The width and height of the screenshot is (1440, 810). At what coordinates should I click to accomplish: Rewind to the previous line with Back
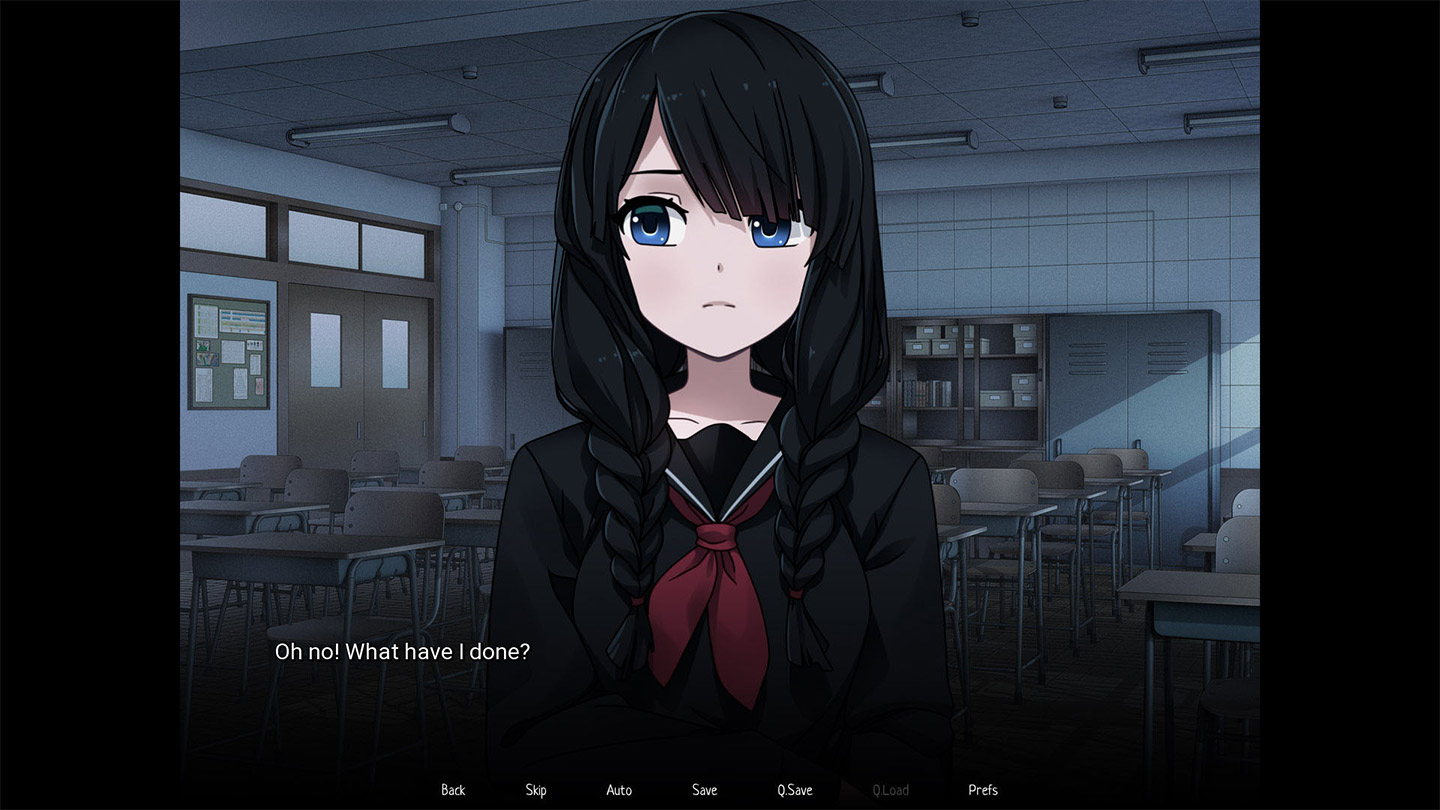tap(452, 790)
